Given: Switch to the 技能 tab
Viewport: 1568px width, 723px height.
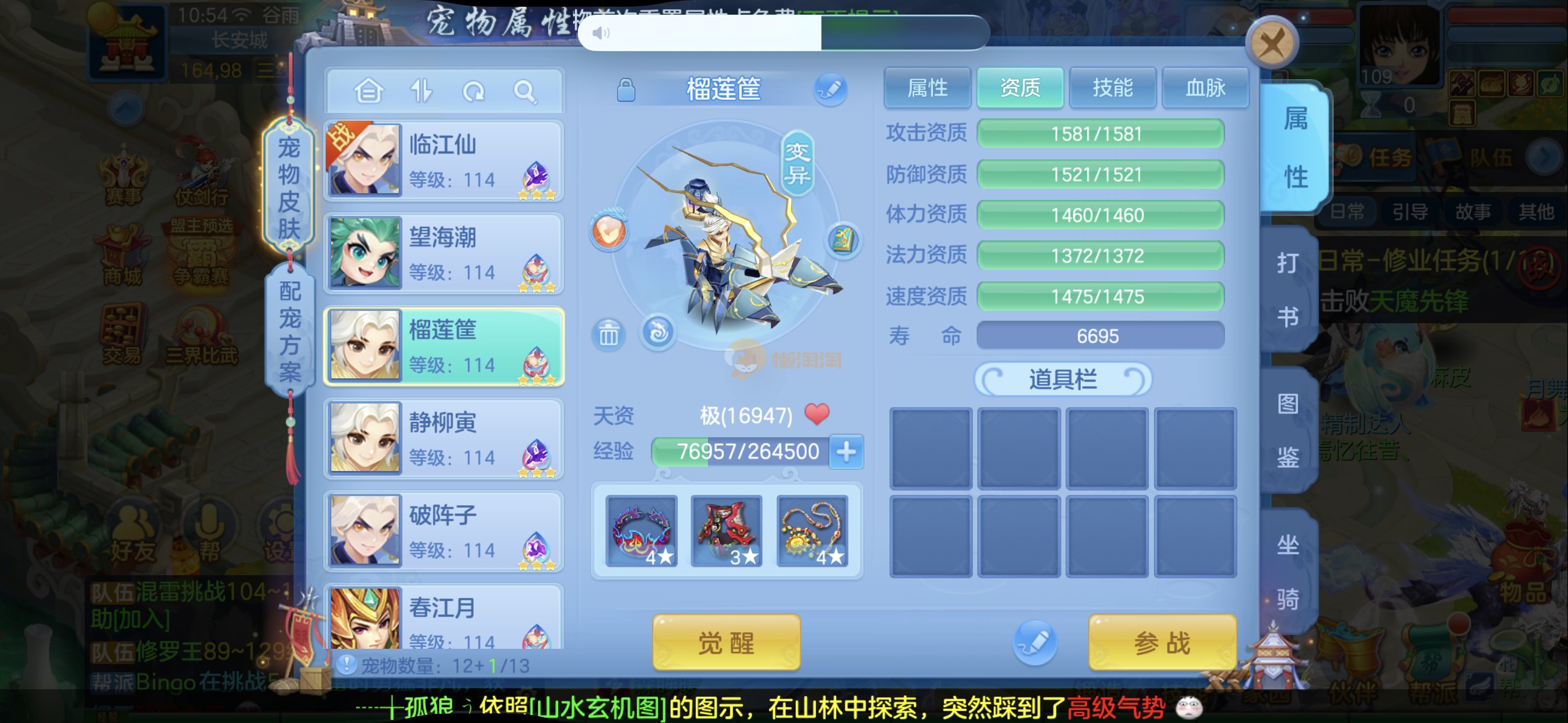Looking at the screenshot, I should pos(1112,88).
